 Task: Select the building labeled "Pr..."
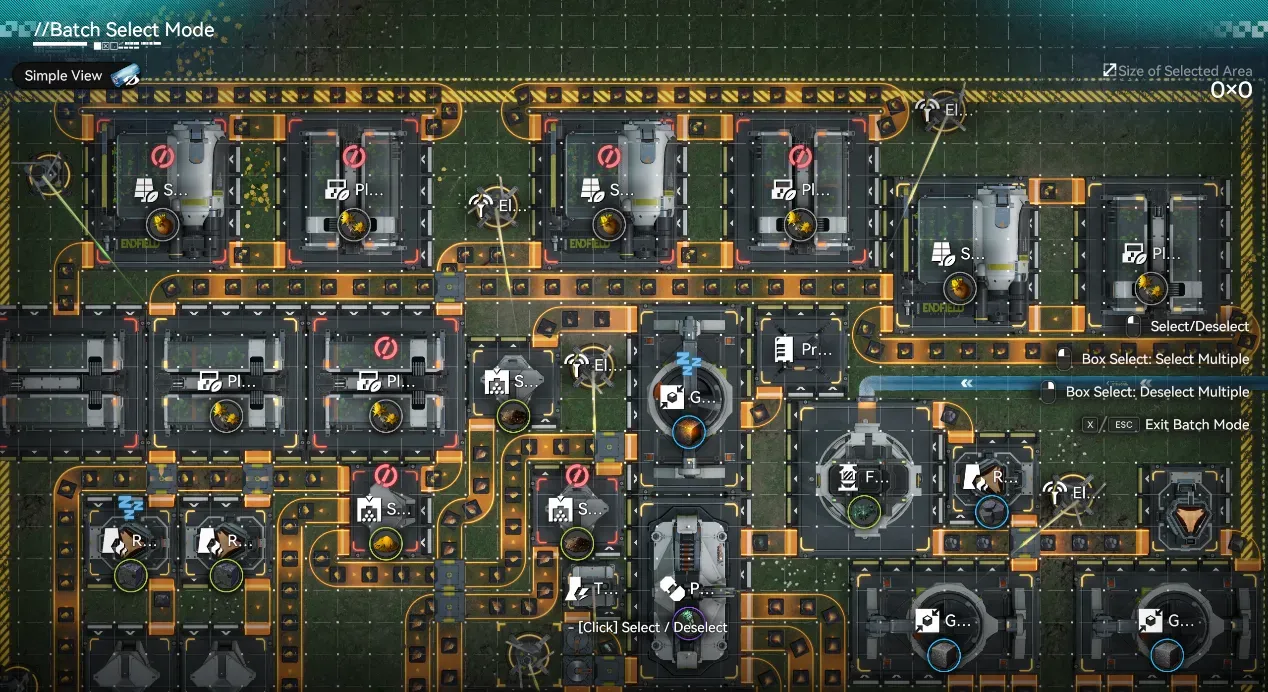coord(802,350)
